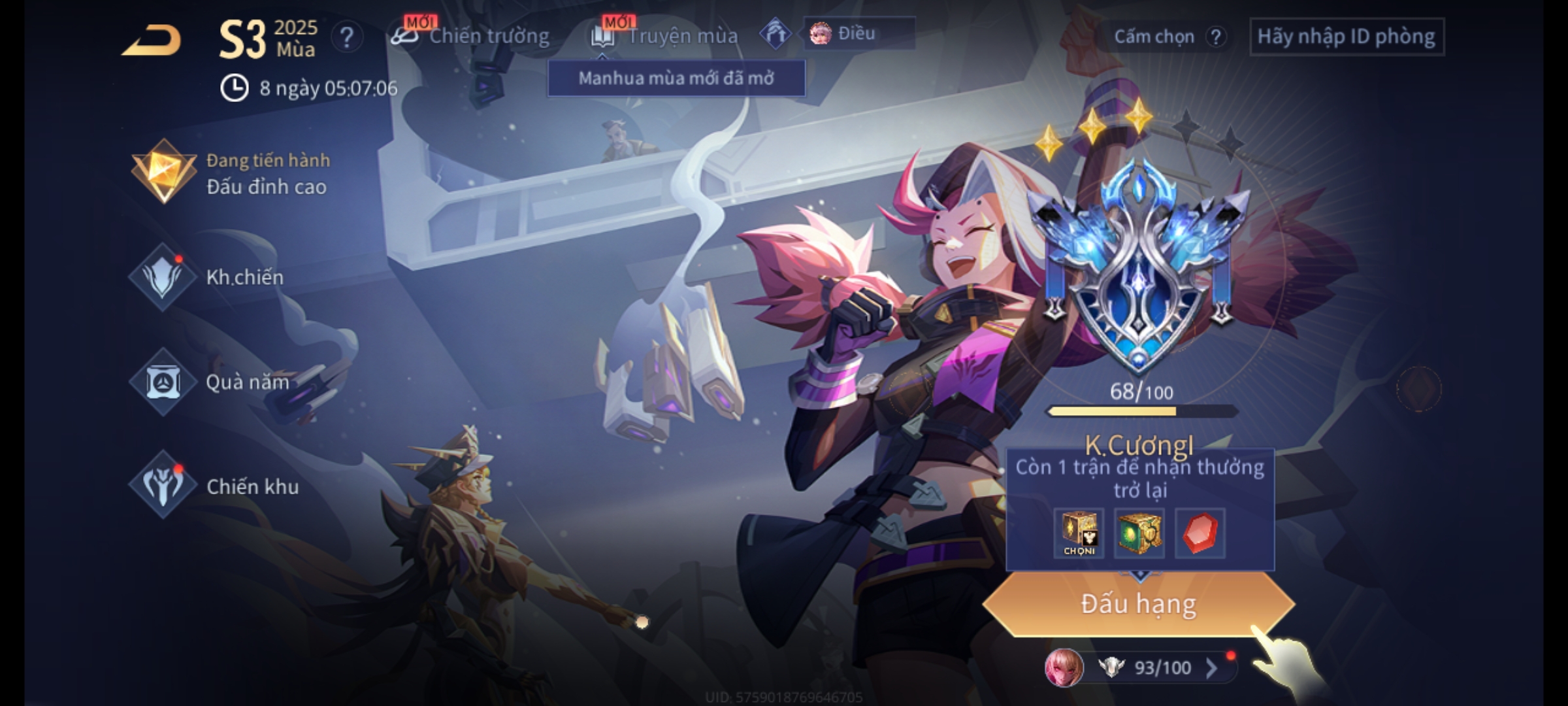1568x706 pixels.
Task: Click the room ID input field
Action: [1346, 37]
